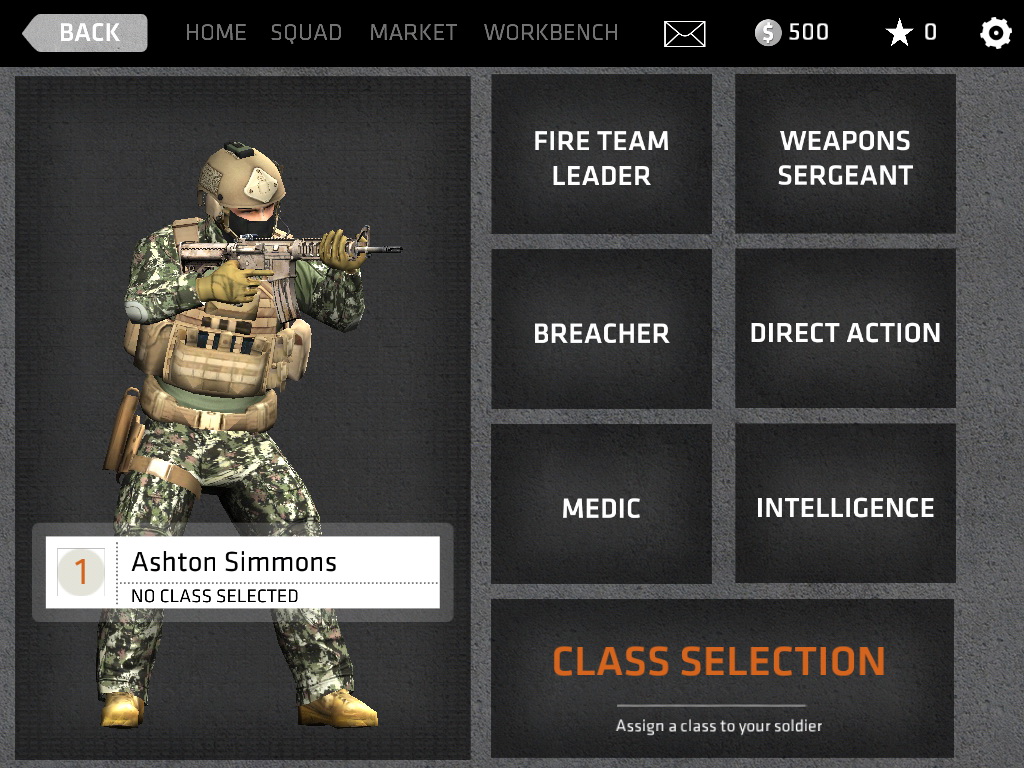
Task: Switch to the SQUAD tab
Action: click(x=306, y=33)
